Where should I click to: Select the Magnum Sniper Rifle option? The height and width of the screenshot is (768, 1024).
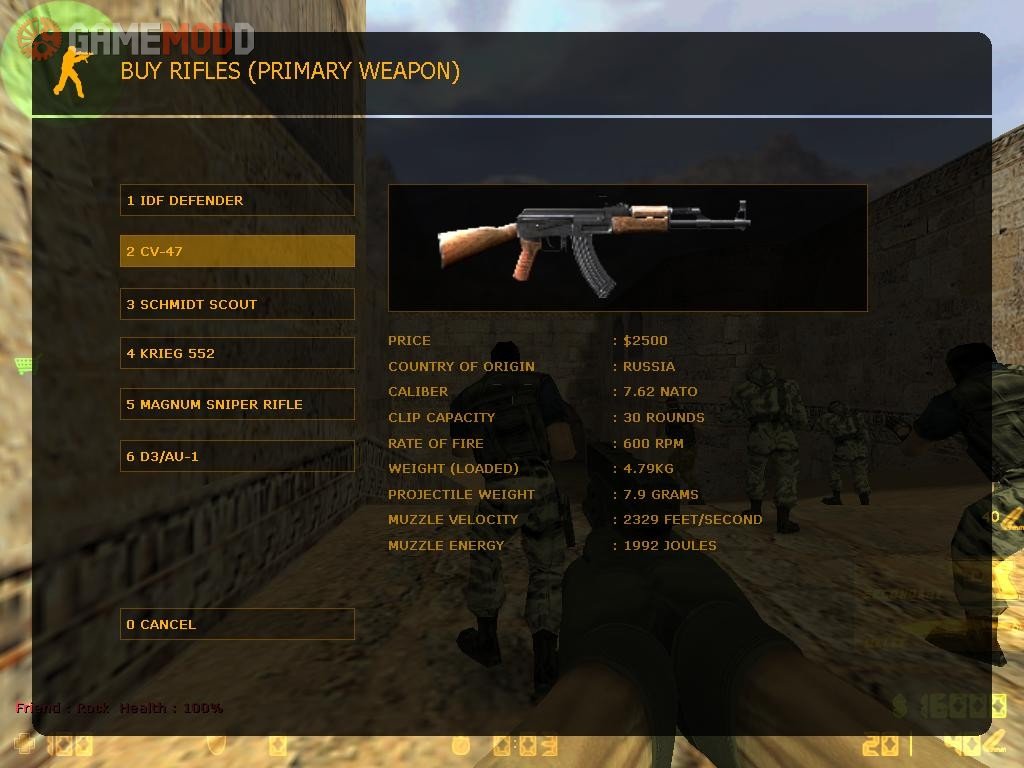pyautogui.click(x=237, y=404)
